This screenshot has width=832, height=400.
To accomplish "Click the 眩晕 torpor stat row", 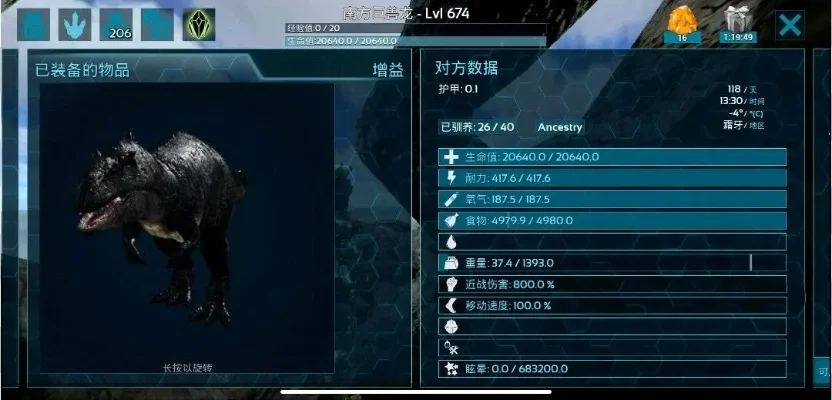I will click(x=612, y=369).
